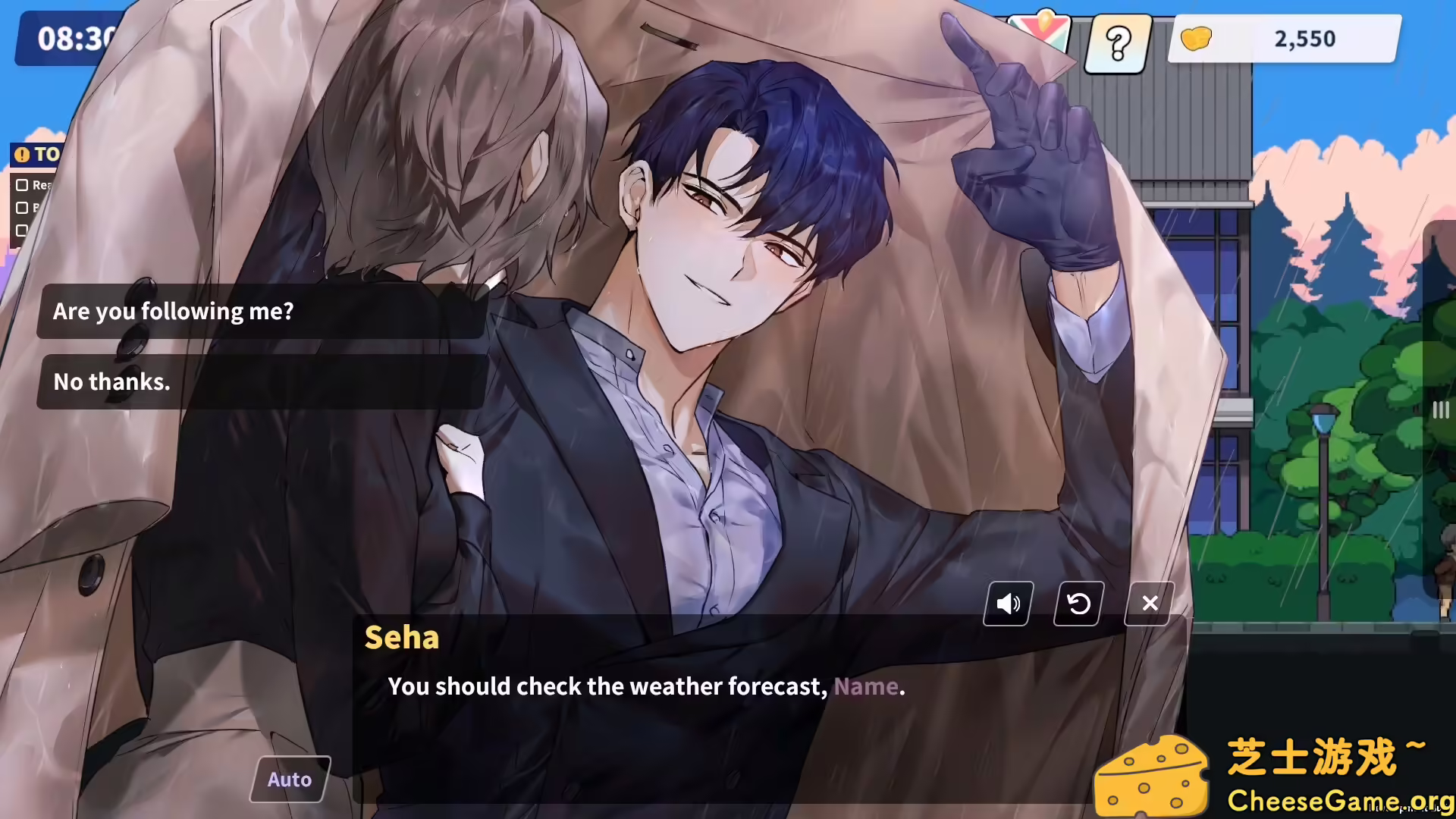The height and width of the screenshot is (819, 1456).
Task: Enable Auto dialogue mode
Action: tap(289, 778)
